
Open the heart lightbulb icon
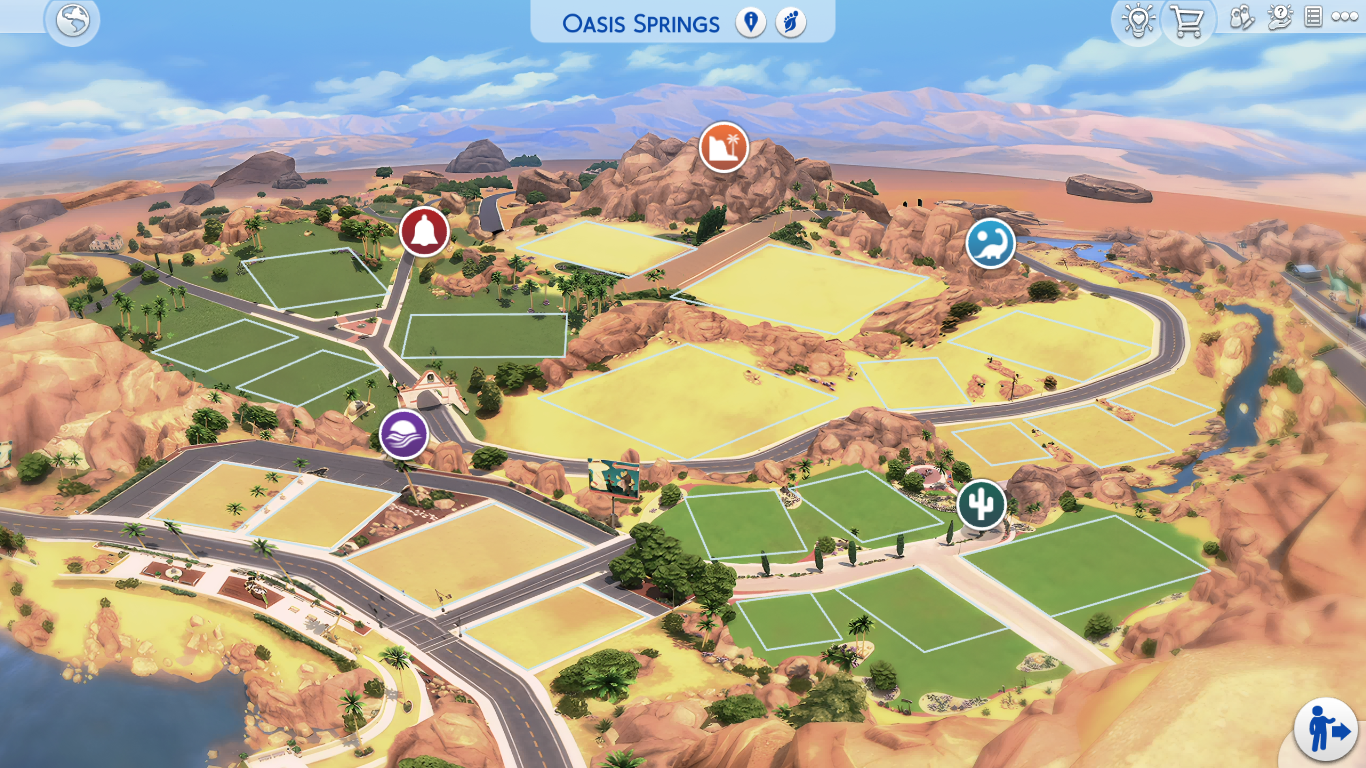(x=1138, y=21)
